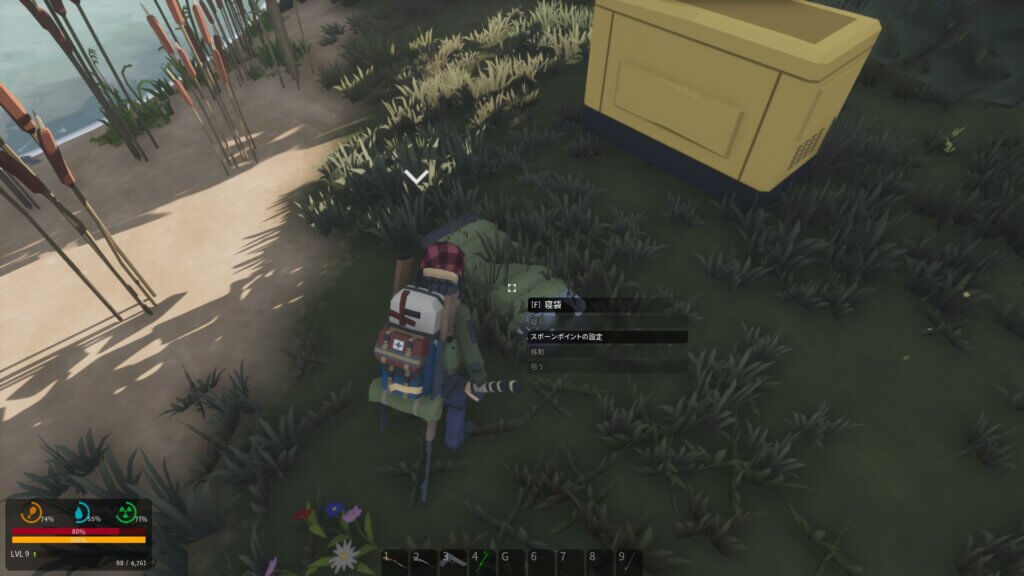
Task: Select スポーンポイントの設定 in the sleeping bag menu
Action: (607, 337)
